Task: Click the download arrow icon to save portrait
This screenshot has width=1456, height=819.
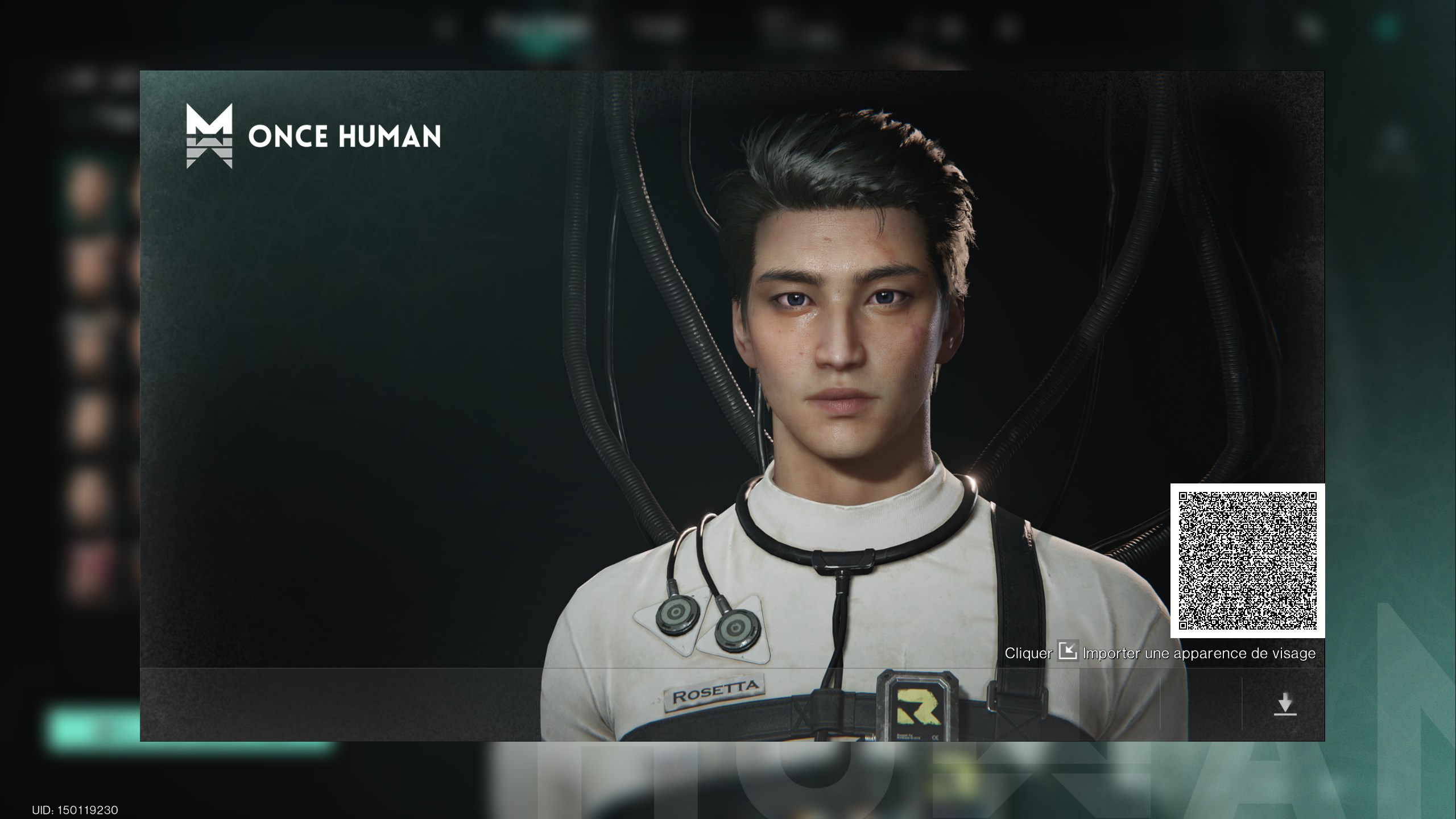Action: (1287, 704)
